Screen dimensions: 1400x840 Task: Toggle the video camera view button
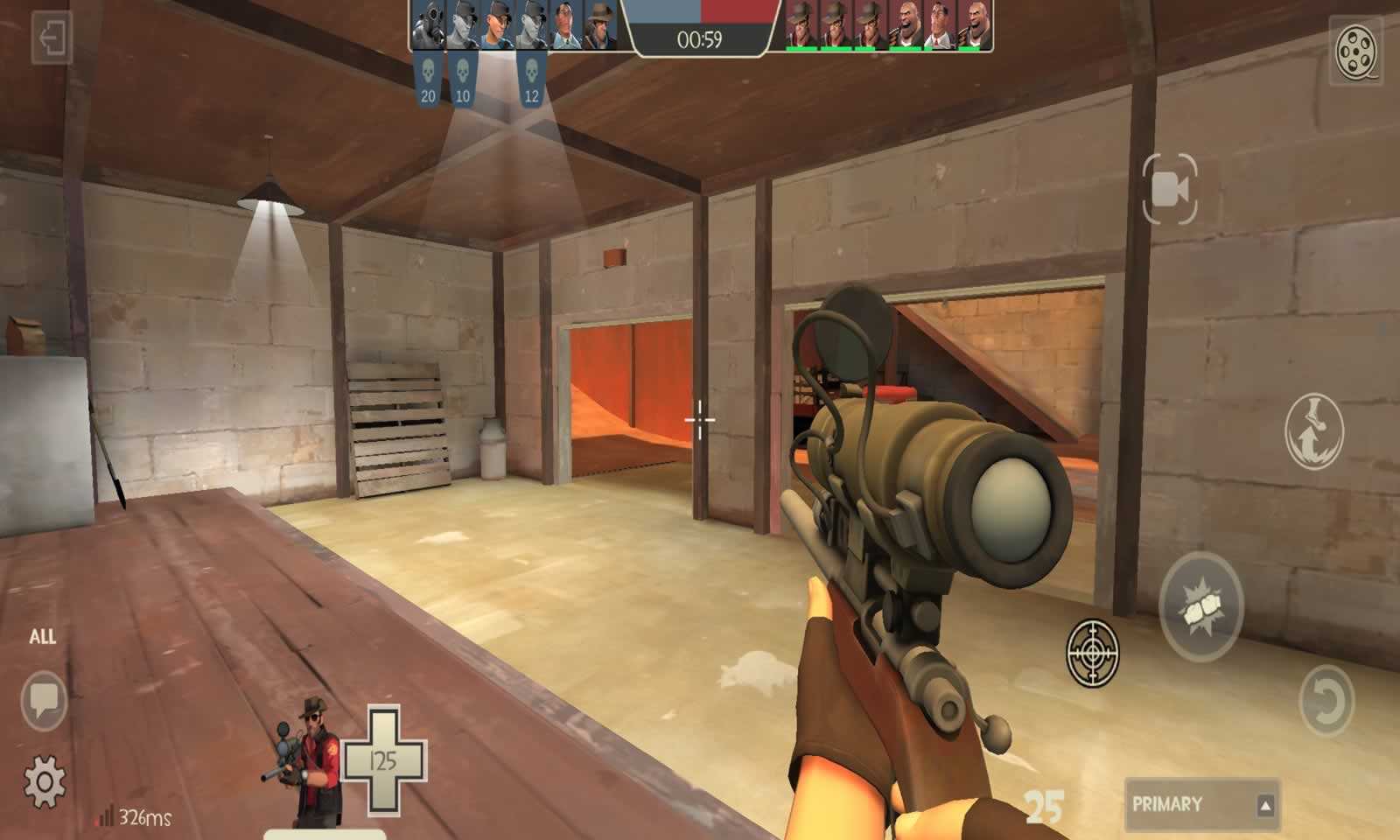coord(1170,189)
